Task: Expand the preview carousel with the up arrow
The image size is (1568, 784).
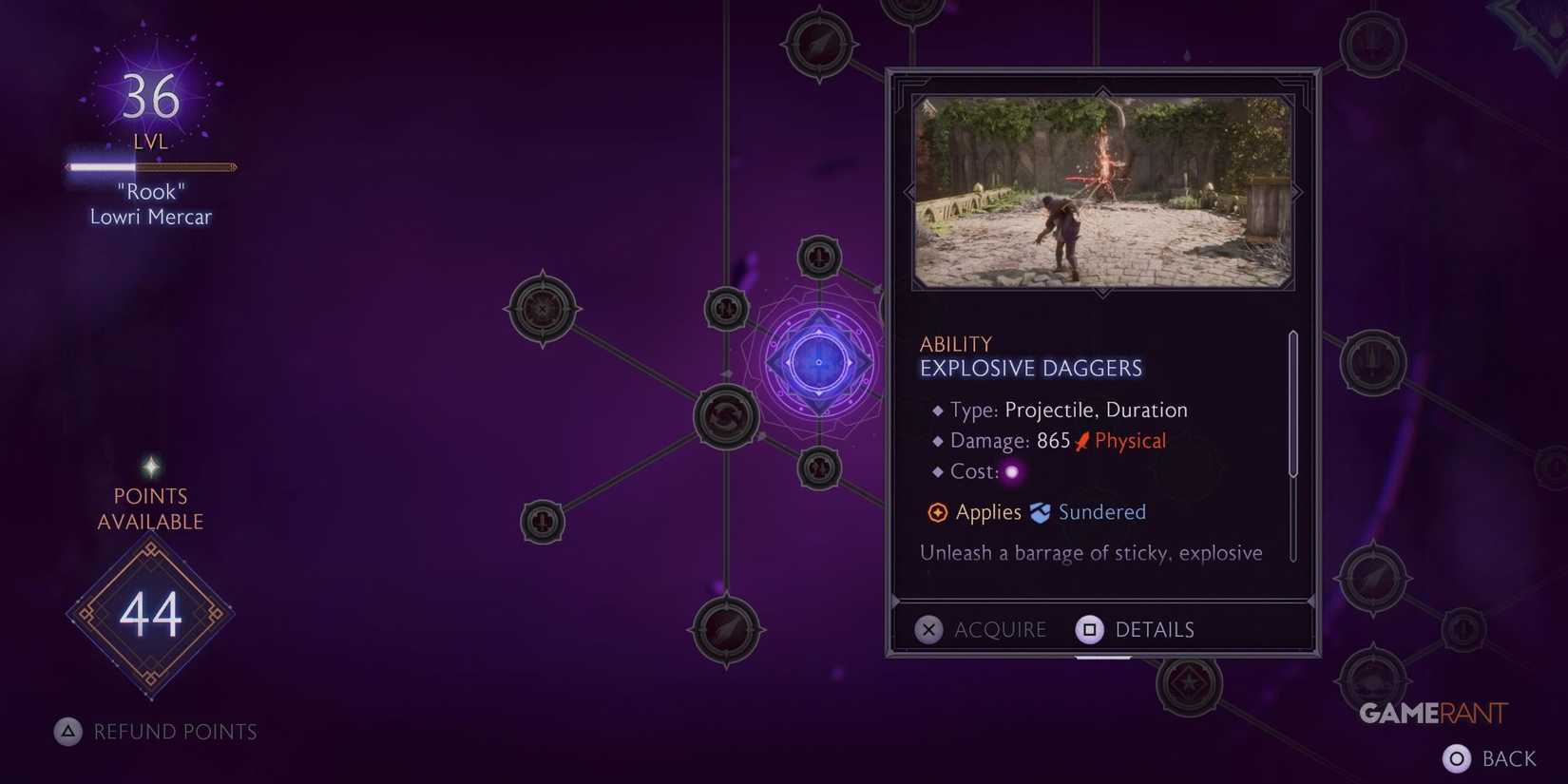Action: coord(1102,92)
